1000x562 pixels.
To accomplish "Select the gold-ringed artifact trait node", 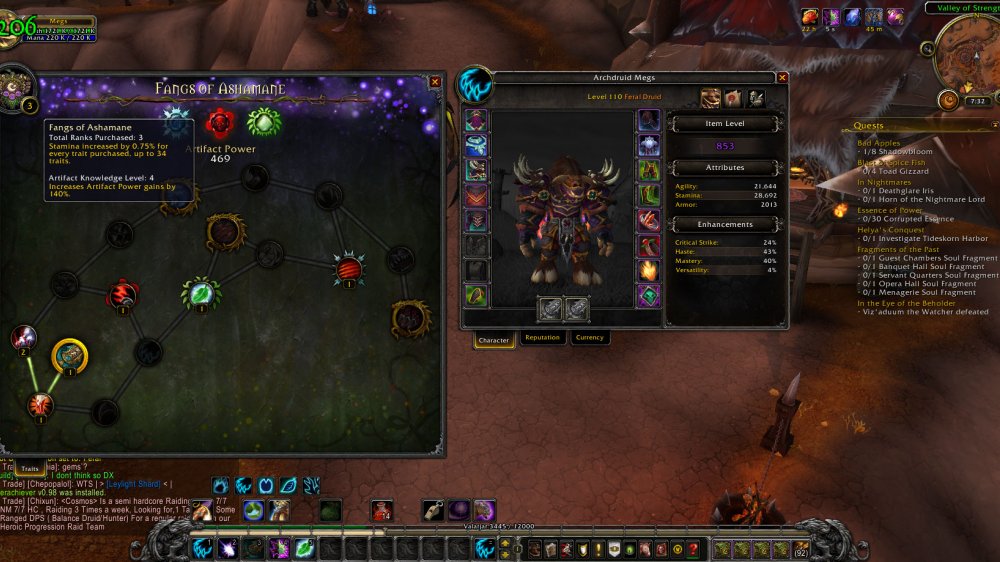I will point(70,356).
